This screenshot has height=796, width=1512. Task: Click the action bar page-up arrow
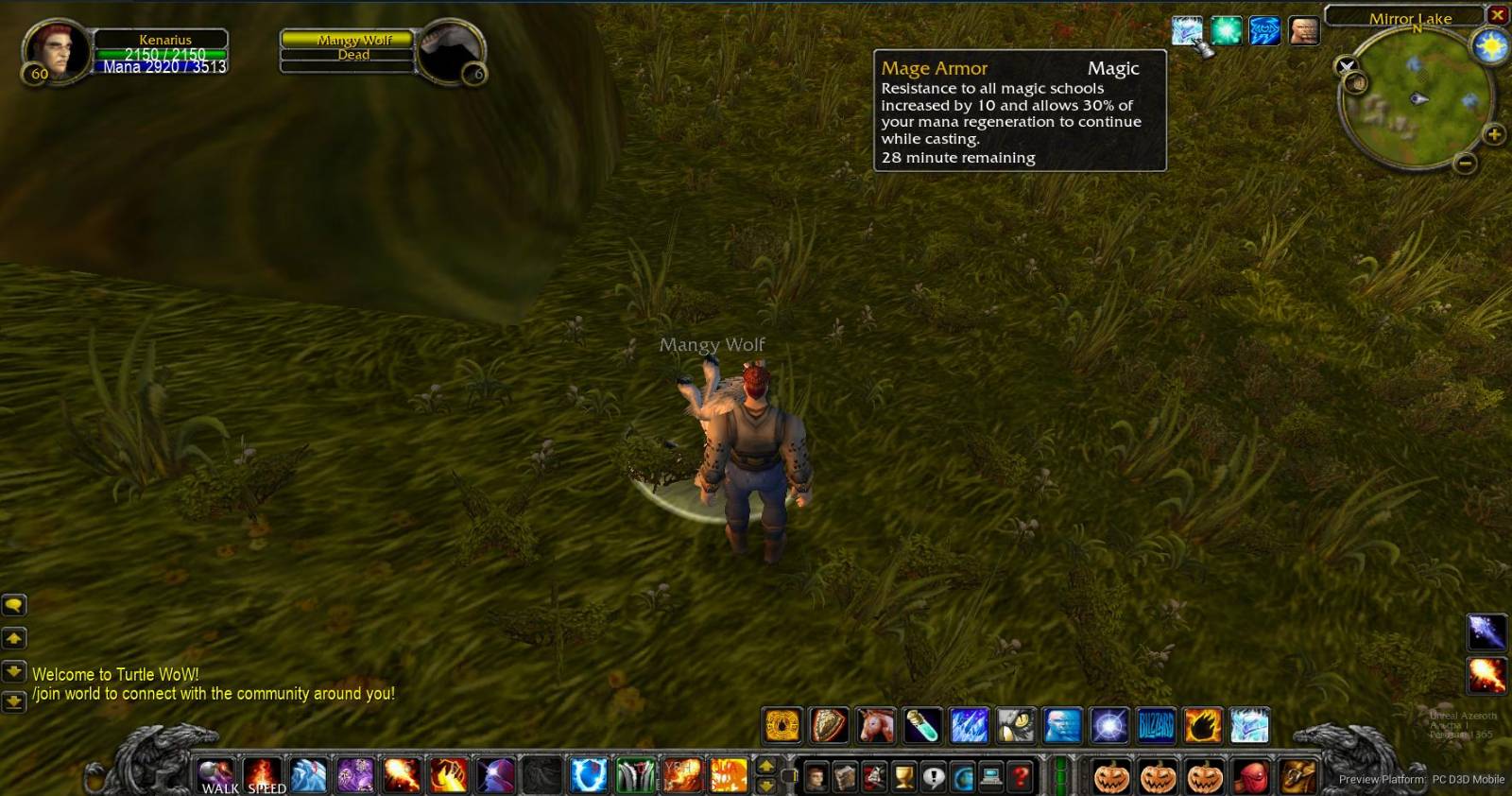click(767, 766)
